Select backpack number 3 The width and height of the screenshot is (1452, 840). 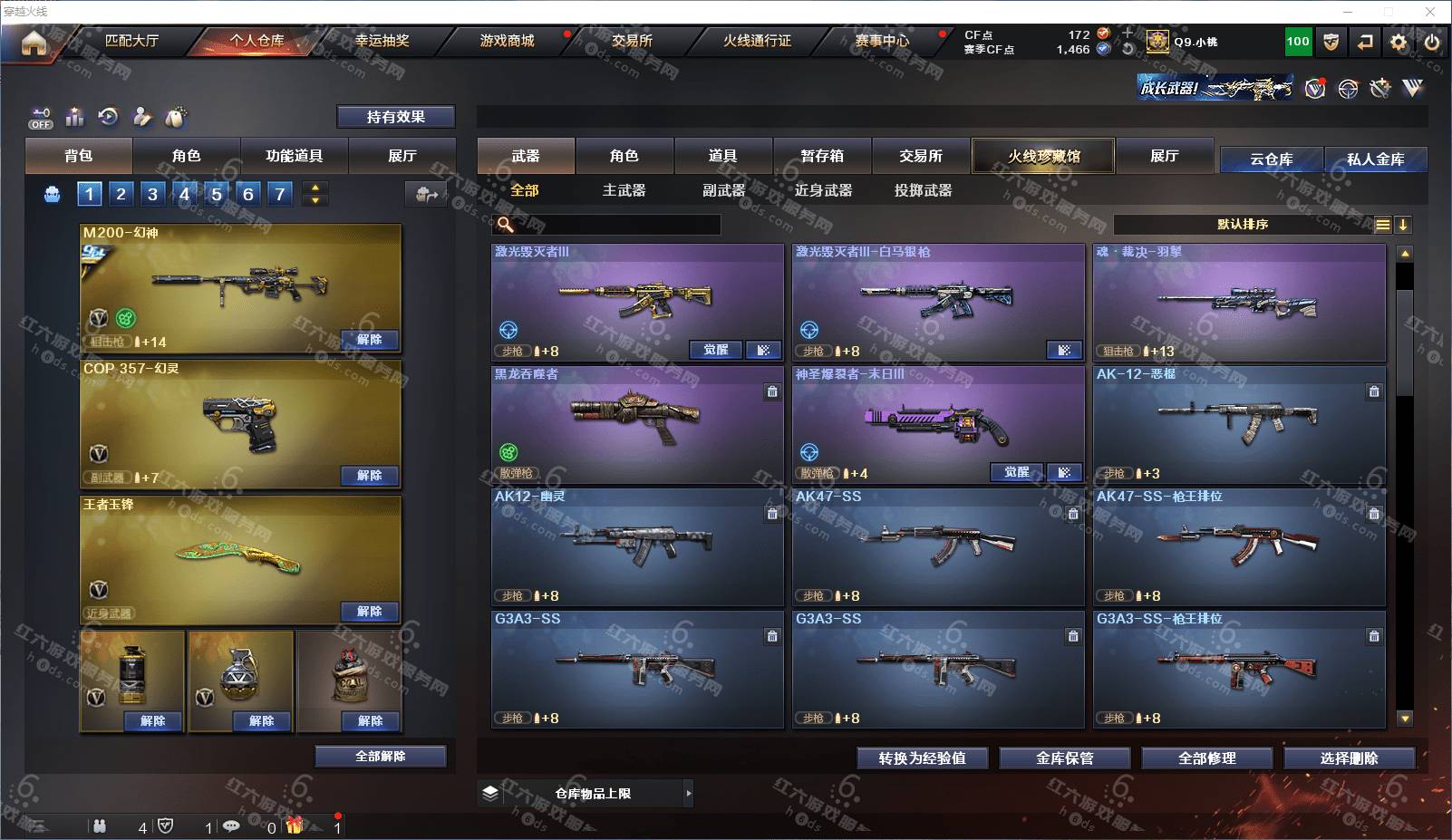pyautogui.click(x=152, y=194)
